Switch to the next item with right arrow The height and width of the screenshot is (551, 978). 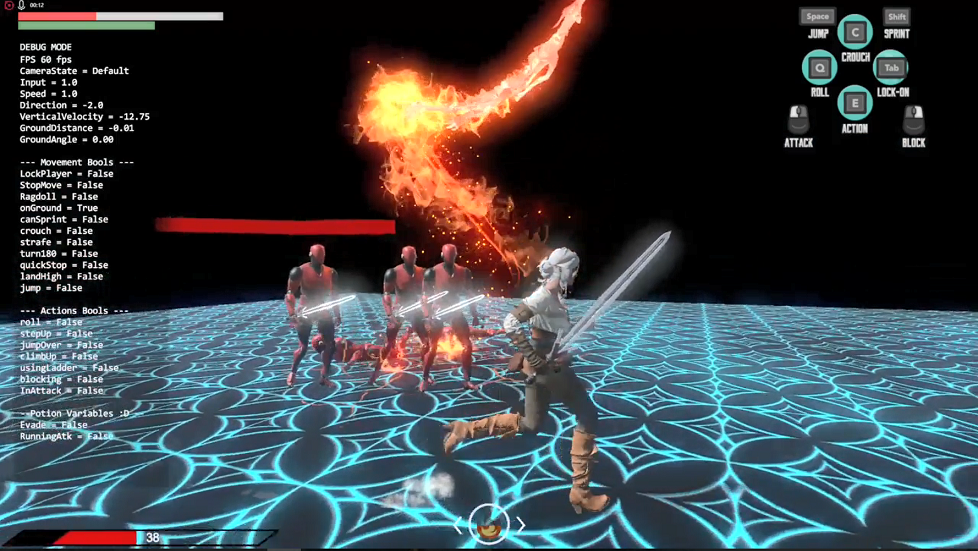(x=520, y=524)
